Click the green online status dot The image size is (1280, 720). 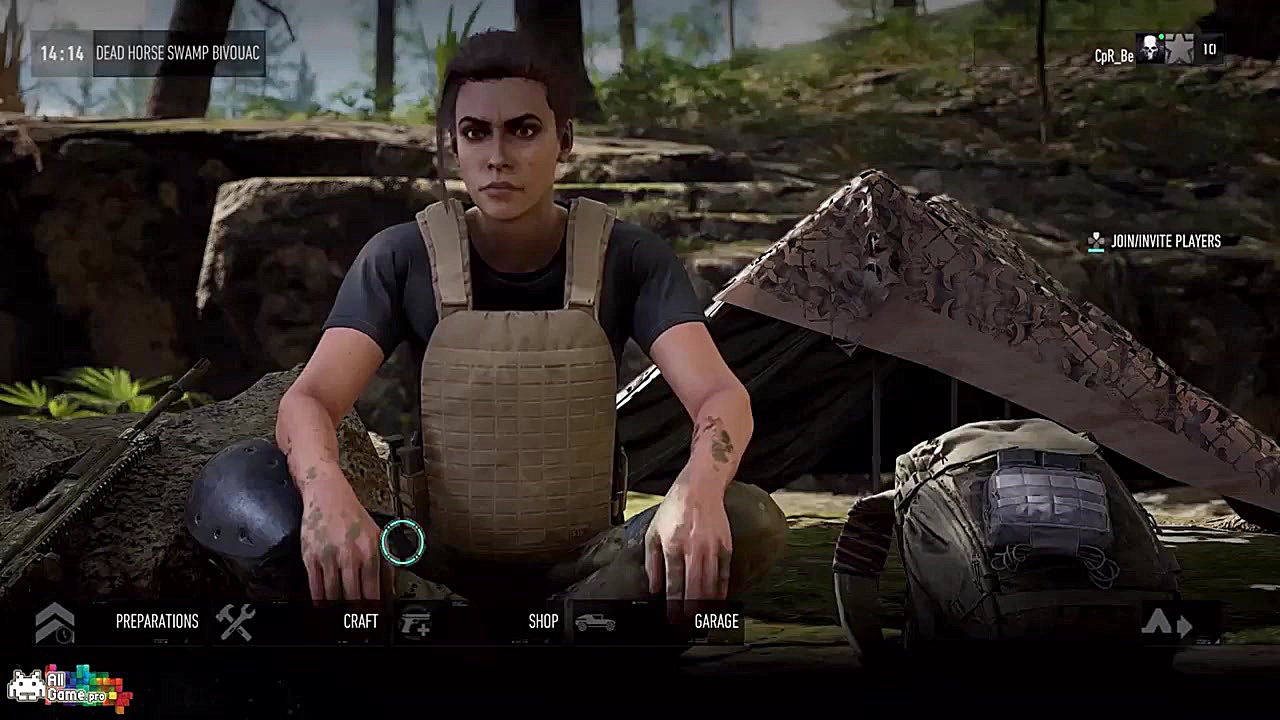click(x=1162, y=34)
